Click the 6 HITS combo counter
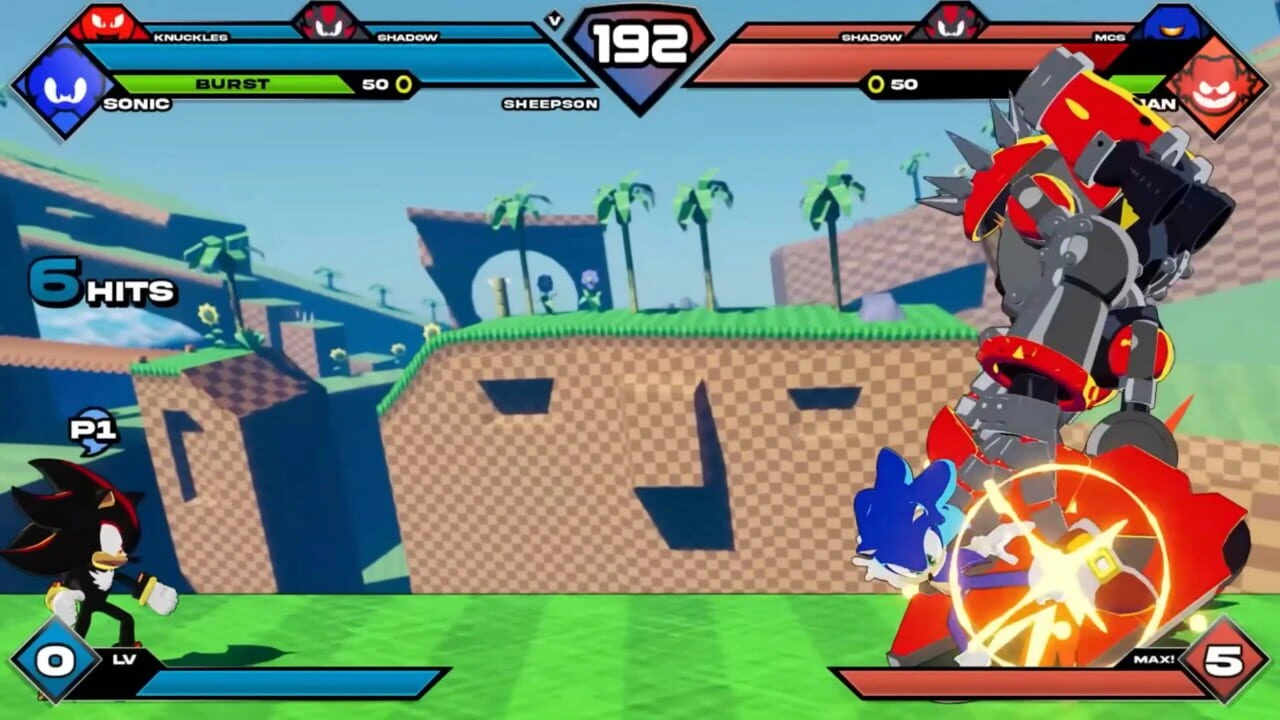Screen dimensions: 1280x720 coord(100,285)
